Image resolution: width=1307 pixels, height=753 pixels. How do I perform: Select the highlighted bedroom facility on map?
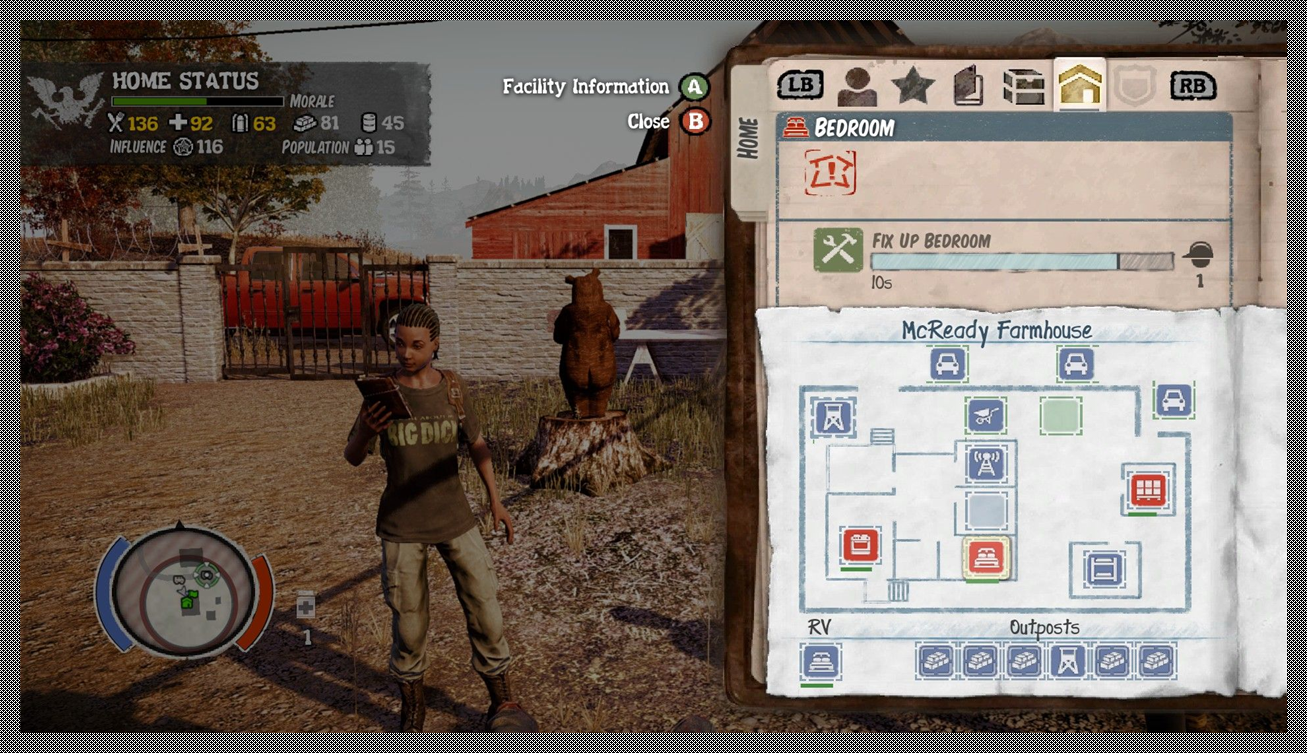(986, 557)
